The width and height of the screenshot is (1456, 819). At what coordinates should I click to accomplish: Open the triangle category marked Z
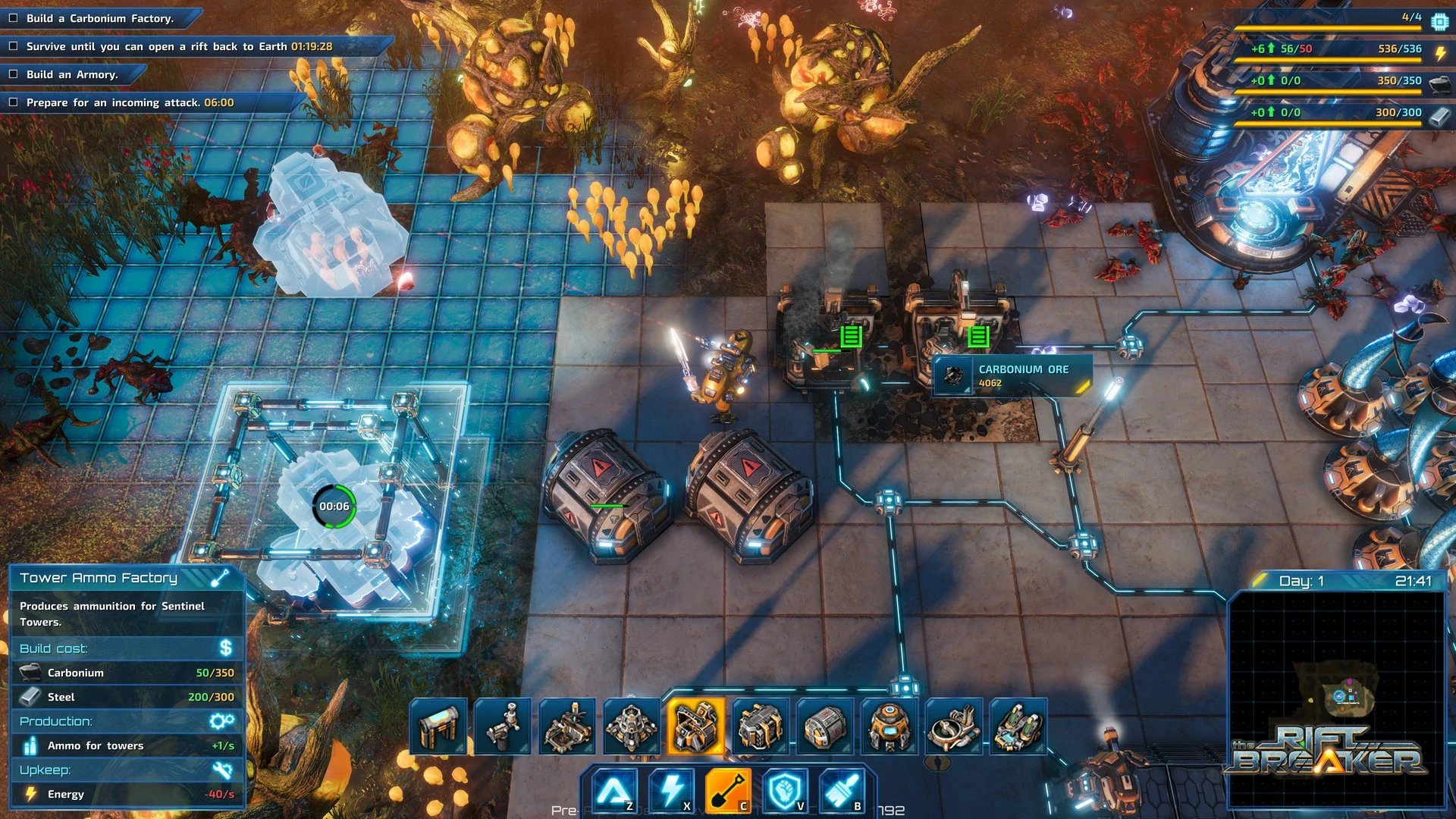[x=614, y=790]
